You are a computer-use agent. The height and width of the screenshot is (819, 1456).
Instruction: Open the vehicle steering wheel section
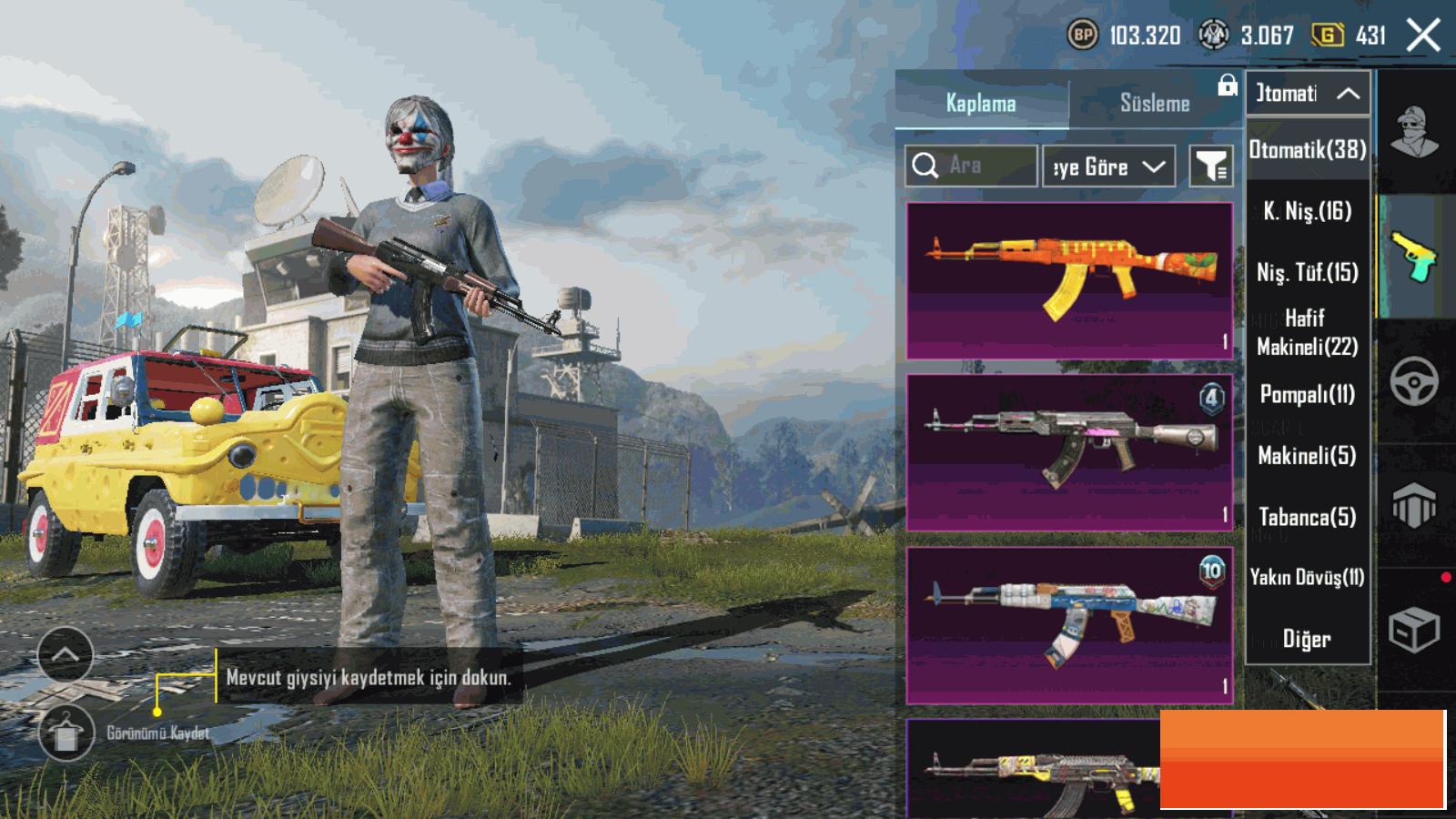click(x=1414, y=381)
